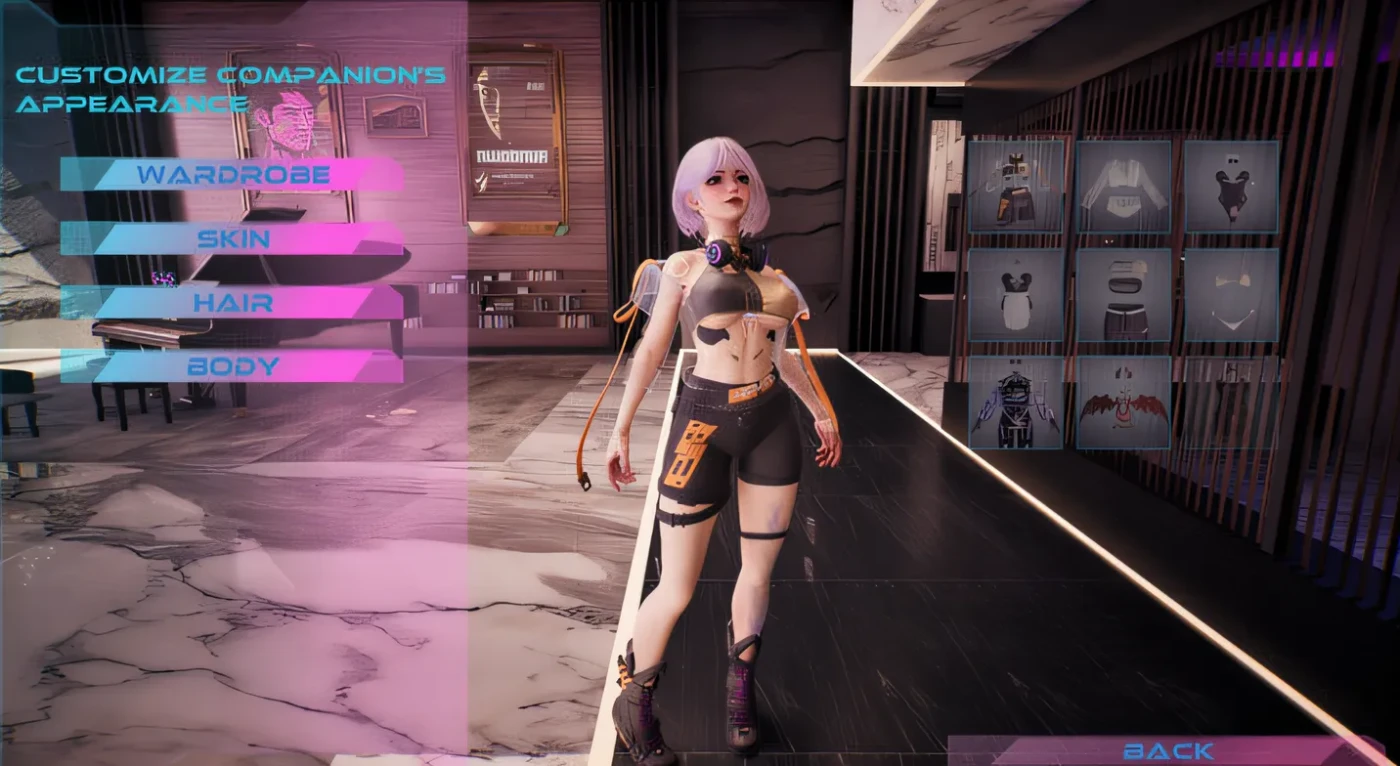
Task: Pick the dark armored outfit with purple wings
Action: [1015, 403]
